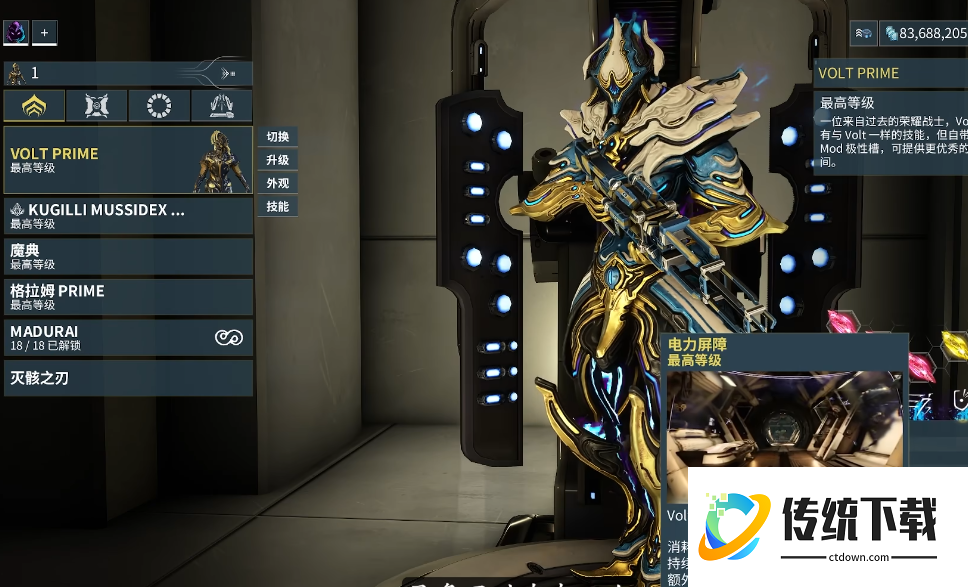Select the purple hooded loadout icon
This screenshot has height=587, width=968.
click(16, 33)
